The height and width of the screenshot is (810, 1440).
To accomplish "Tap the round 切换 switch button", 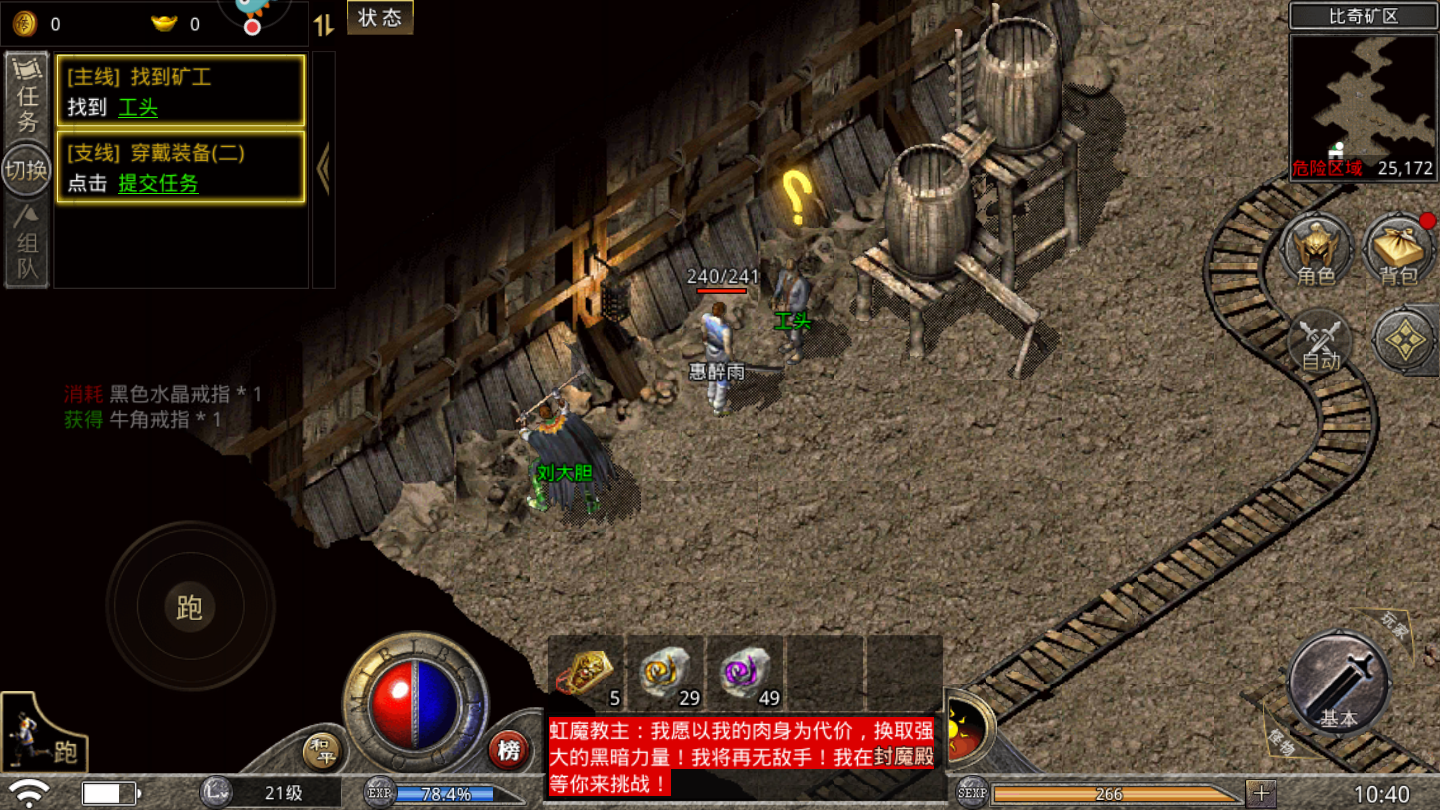I will click(x=27, y=170).
